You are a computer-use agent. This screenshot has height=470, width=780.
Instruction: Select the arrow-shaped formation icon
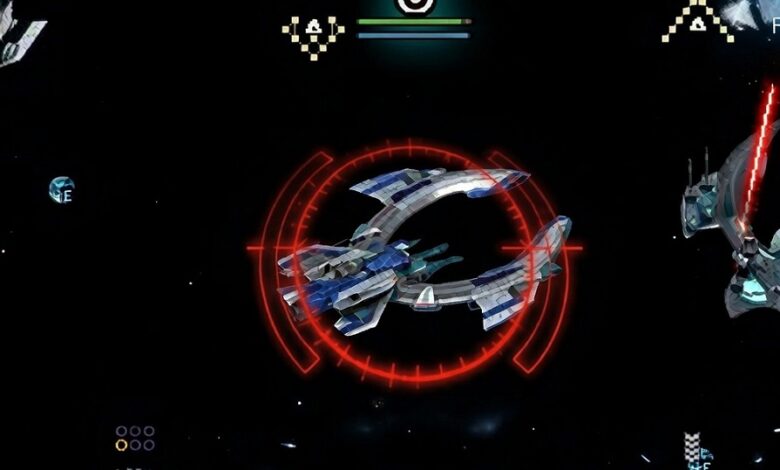699,20
